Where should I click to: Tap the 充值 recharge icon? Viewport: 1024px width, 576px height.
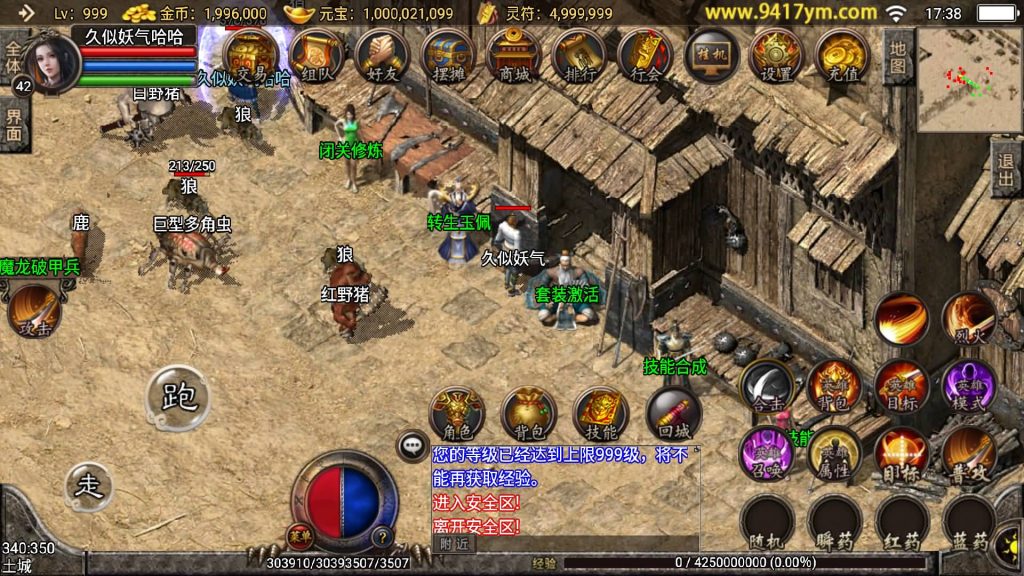click(x=841, y=55)
